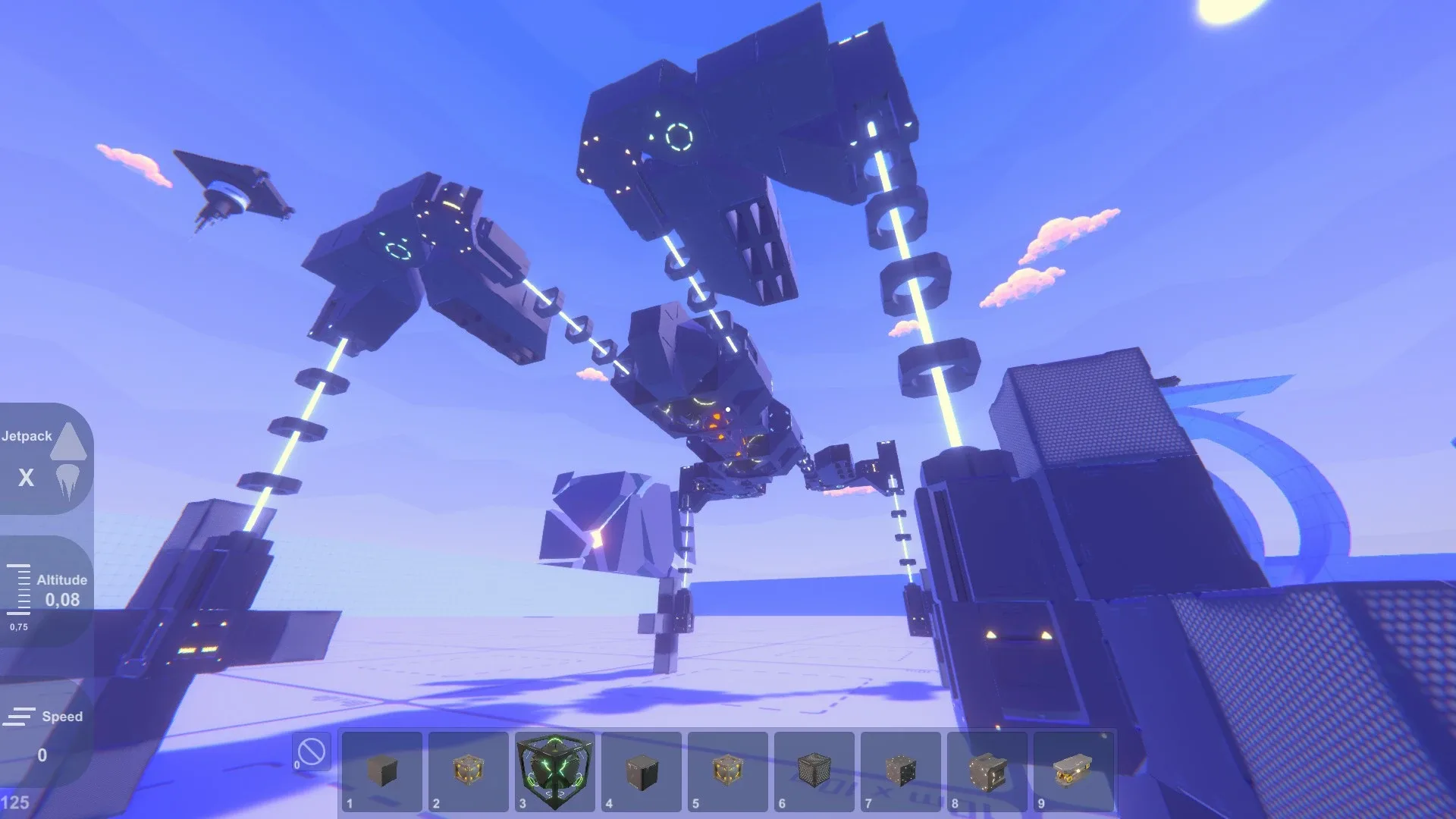Select the machine device block in slot 9
The image size is (1456, 819).
(x=1073, y=766)
